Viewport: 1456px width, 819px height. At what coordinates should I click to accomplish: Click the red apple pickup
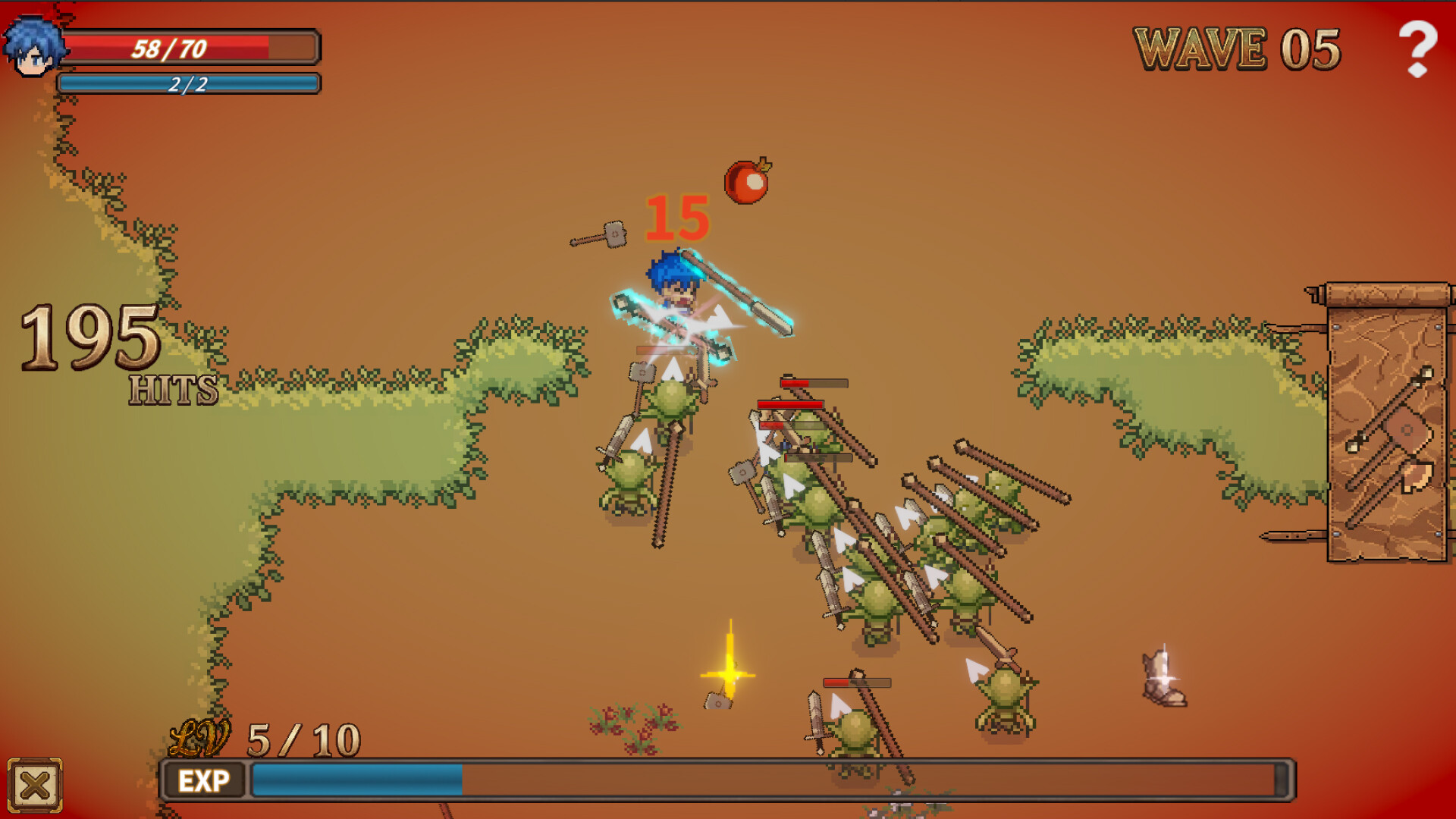pos(747,181)
